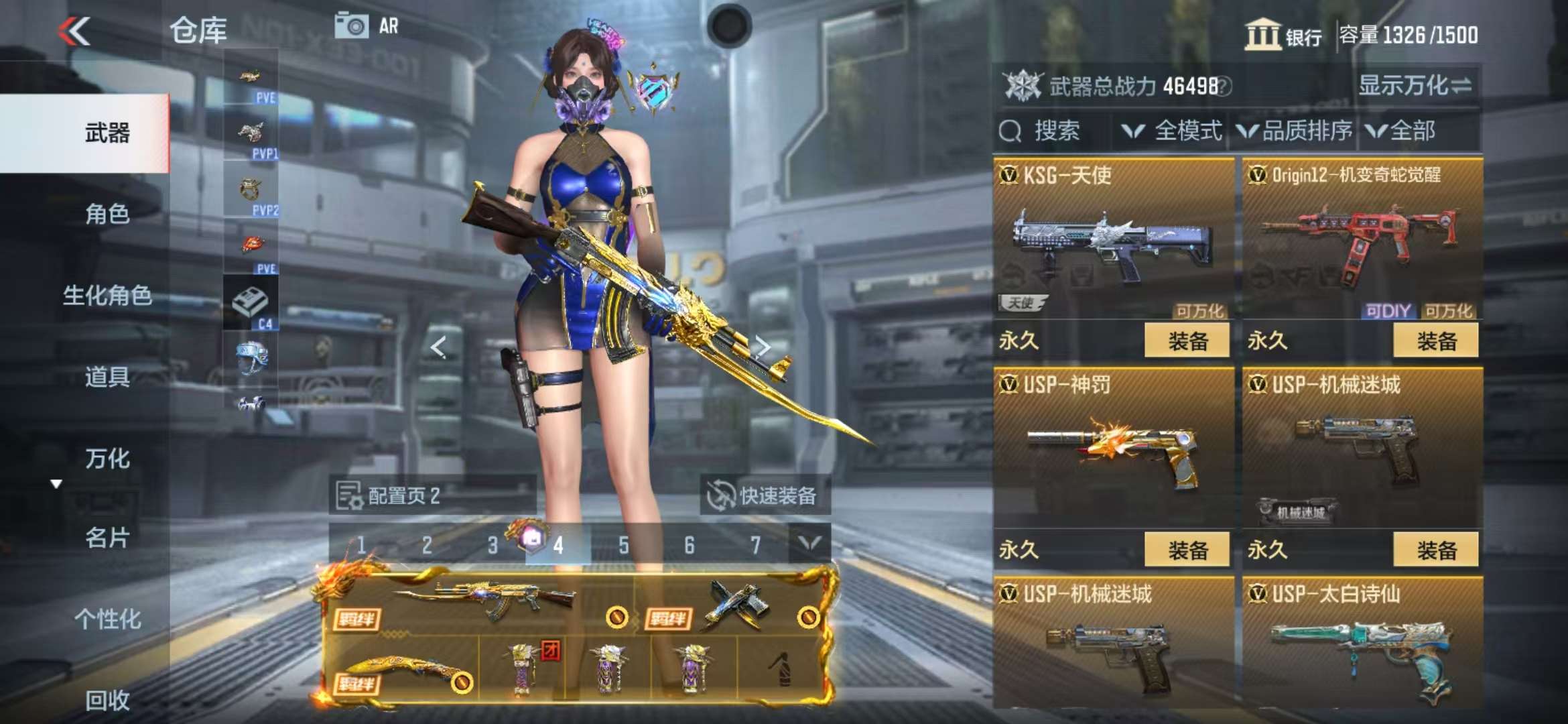The height and width of the screenshot is (724, 1568).
Task: Open the 银行 bank
Action: coord(1283,35)
